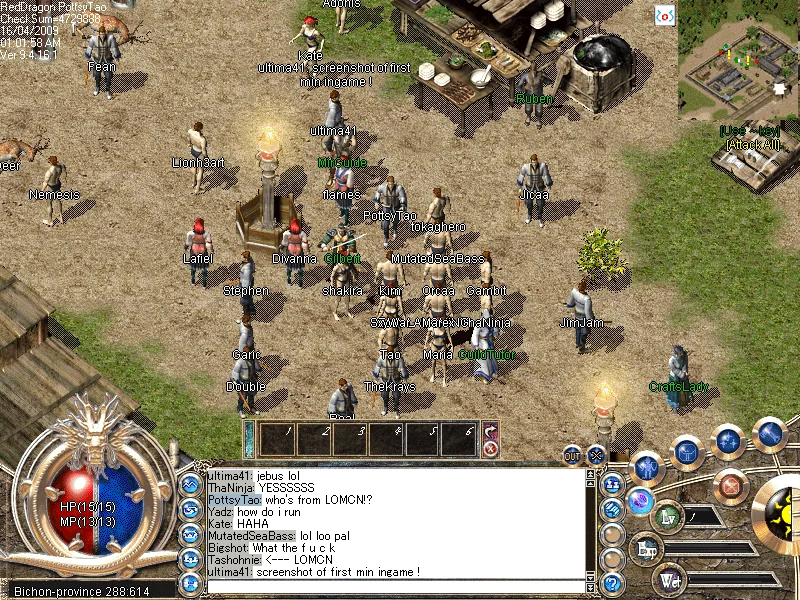The height and width of the screenshot is (600, 800).
Task: Click the Wet weight button
Action: [668, 580]
